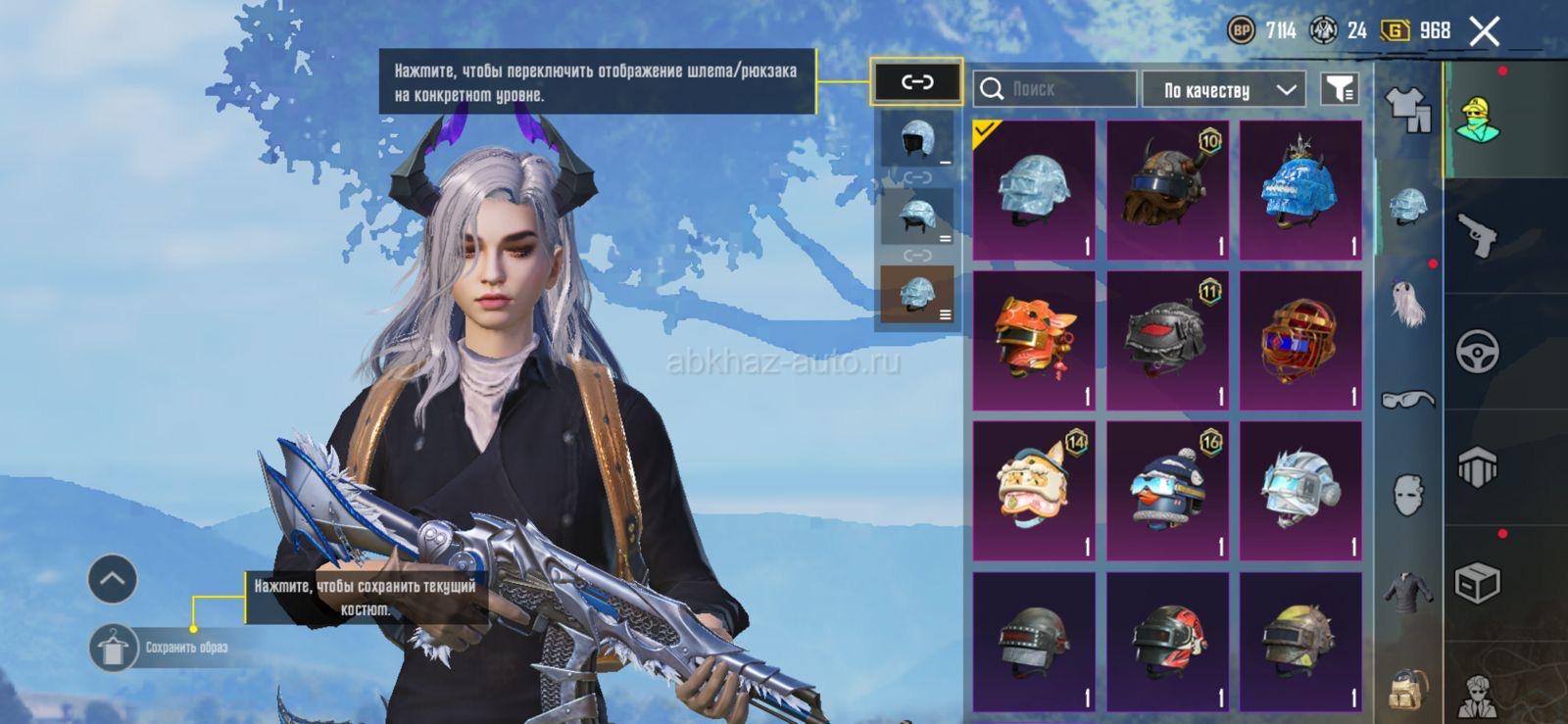Pick the beanie goggles helmet level 16
Viewport: 1568px width, 724px height.
tap(1167, 490)
